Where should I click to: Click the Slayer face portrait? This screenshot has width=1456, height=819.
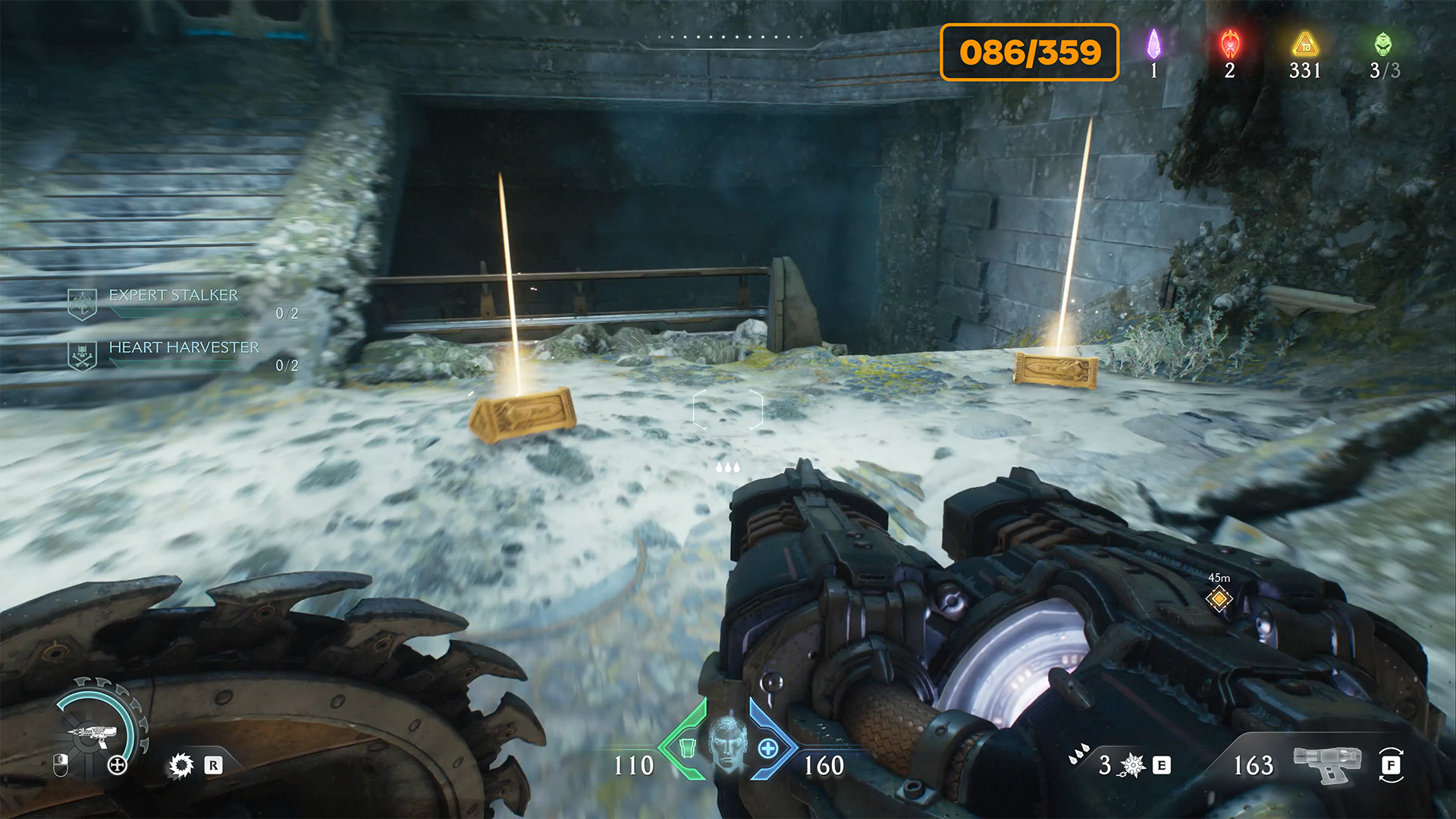coord(727,744)
